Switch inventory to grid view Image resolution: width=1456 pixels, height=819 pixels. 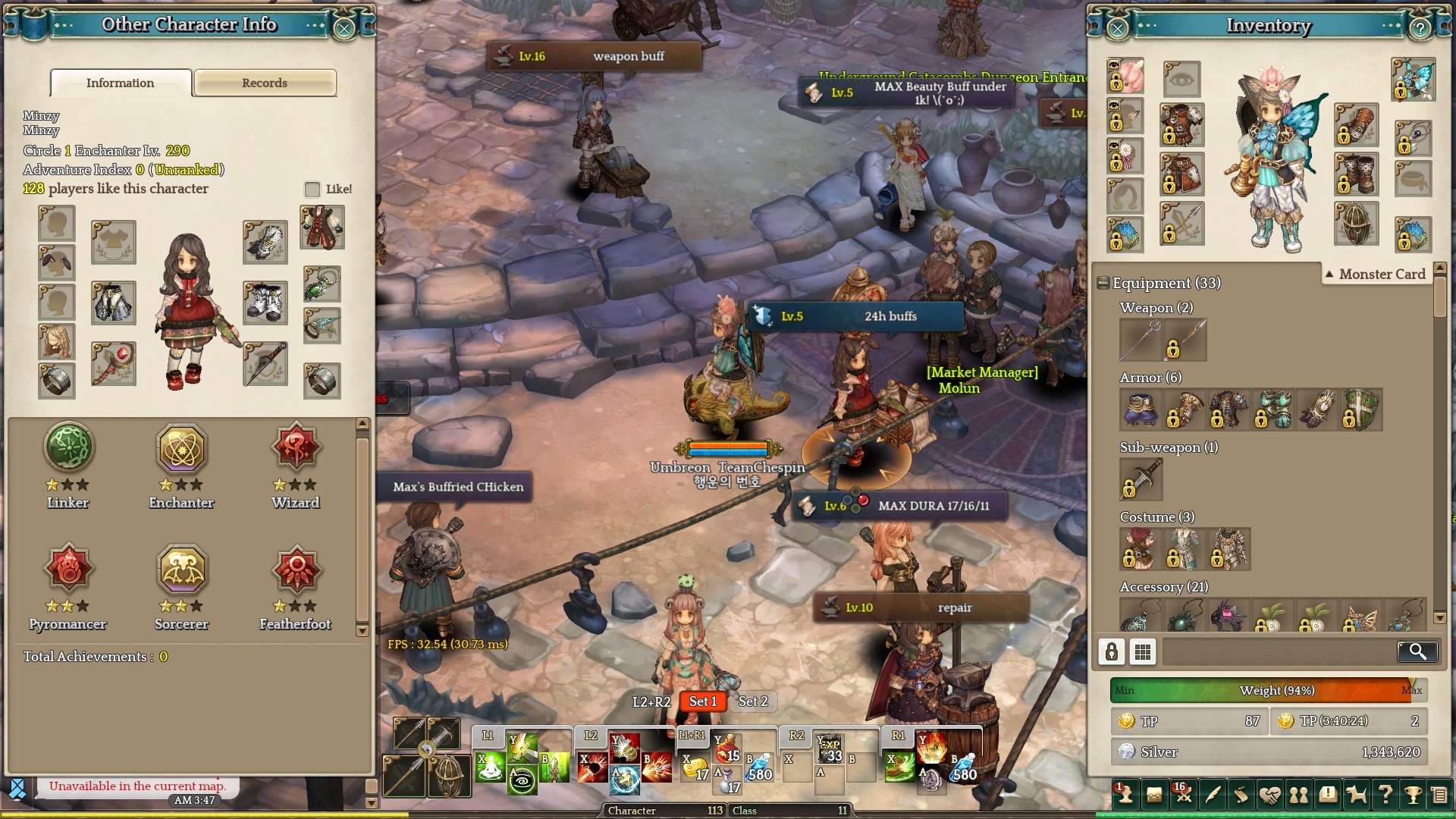tap(1143, 651)
